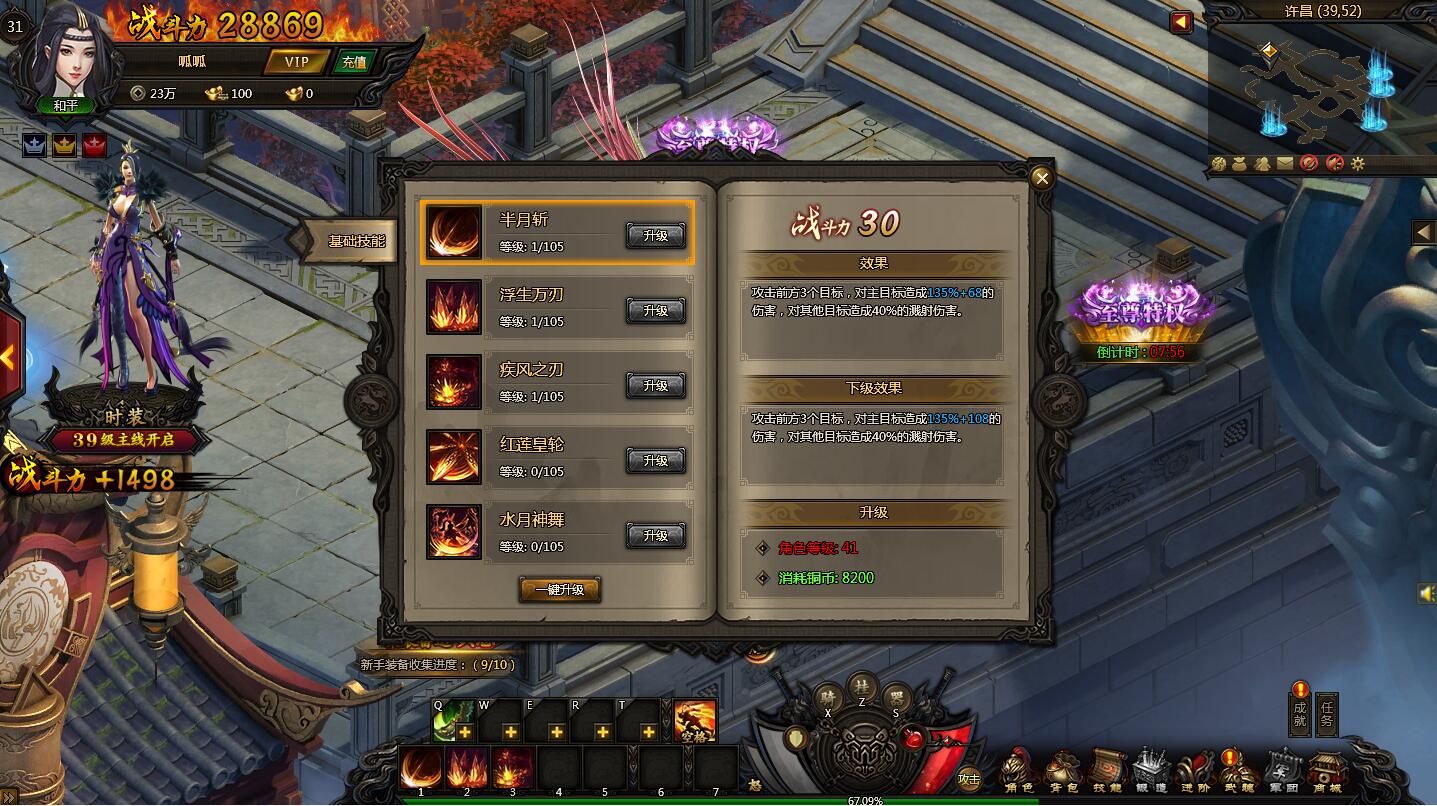1437x806 pixels.
Task: Open the 商城 shop
Action: [1327, 772]
